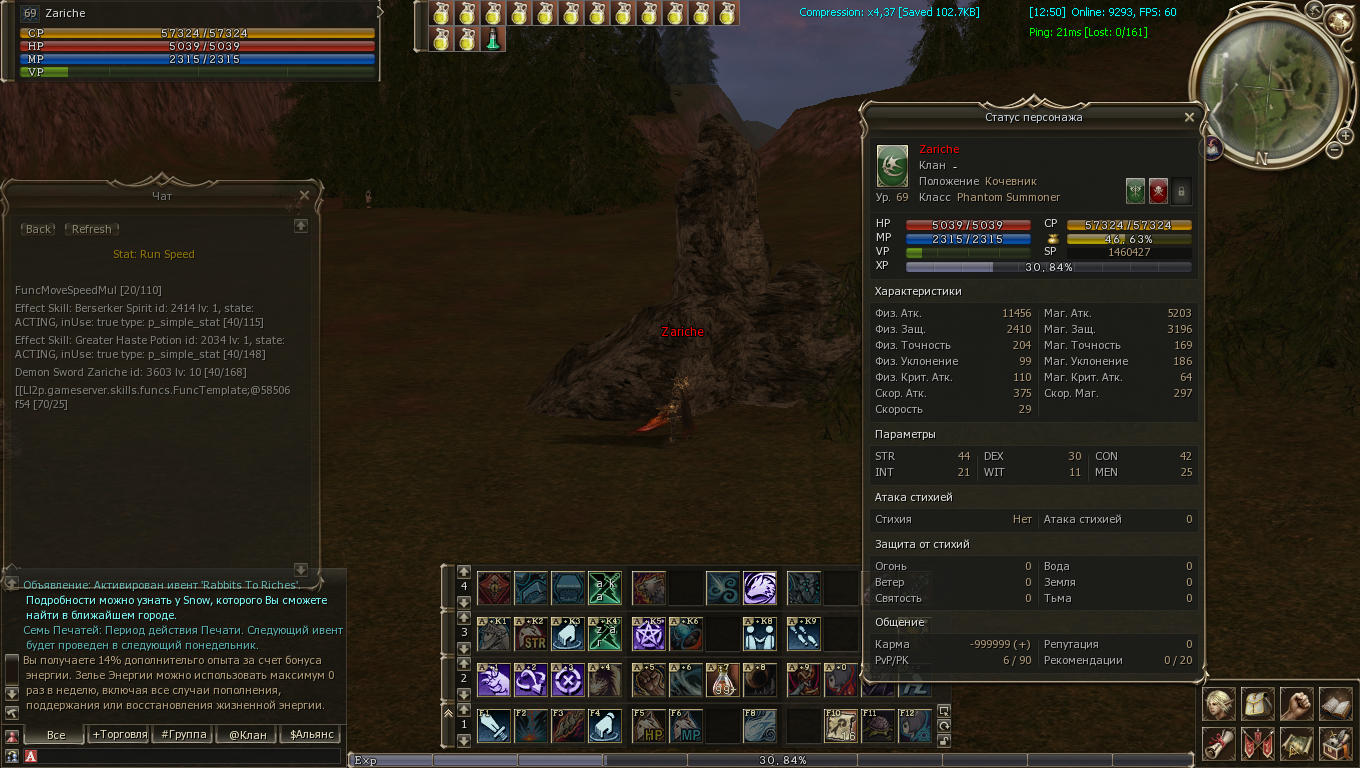Image resolution: width=1360 pixels, height=768 pixels.
Task: Click the Back button in the stat window
Action: pyautogui.click(x=39, y=229)
